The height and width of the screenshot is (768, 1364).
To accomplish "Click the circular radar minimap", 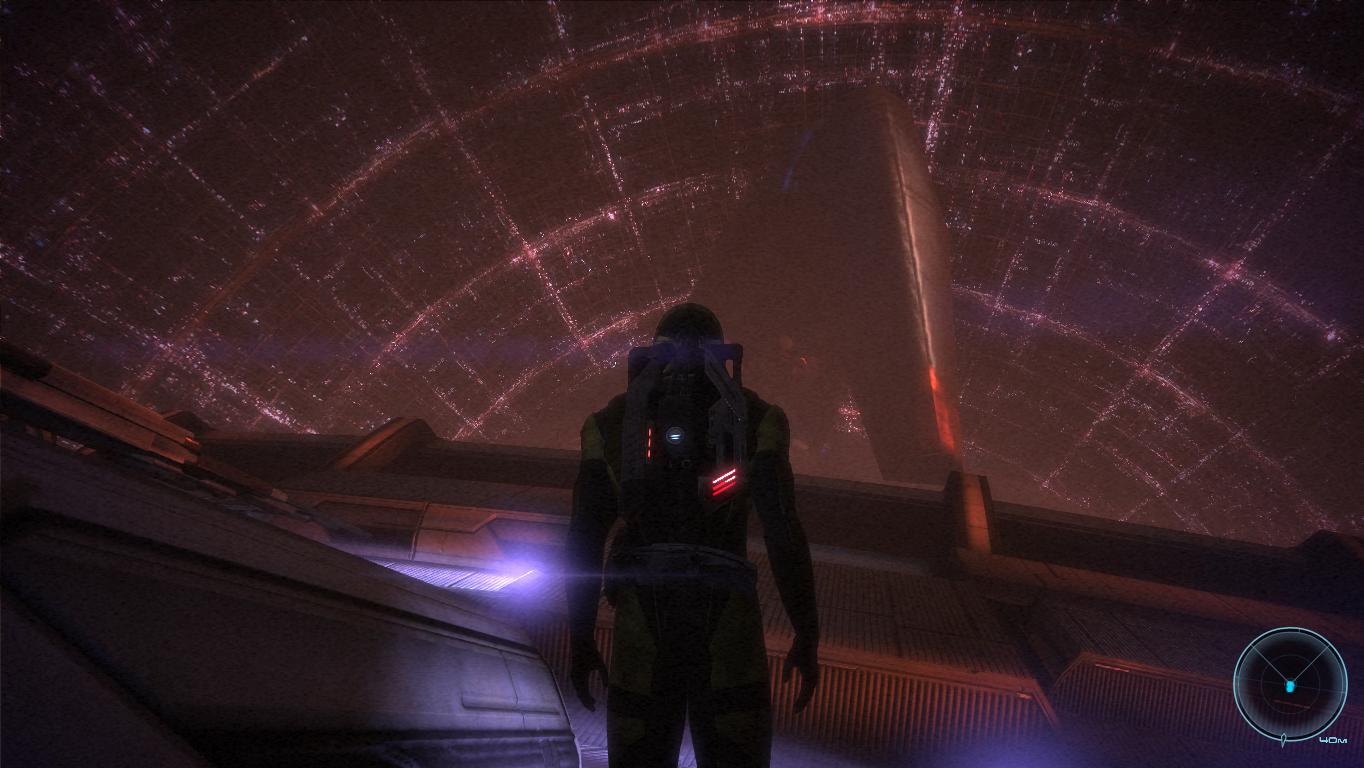I will (x=1289, y=685).
